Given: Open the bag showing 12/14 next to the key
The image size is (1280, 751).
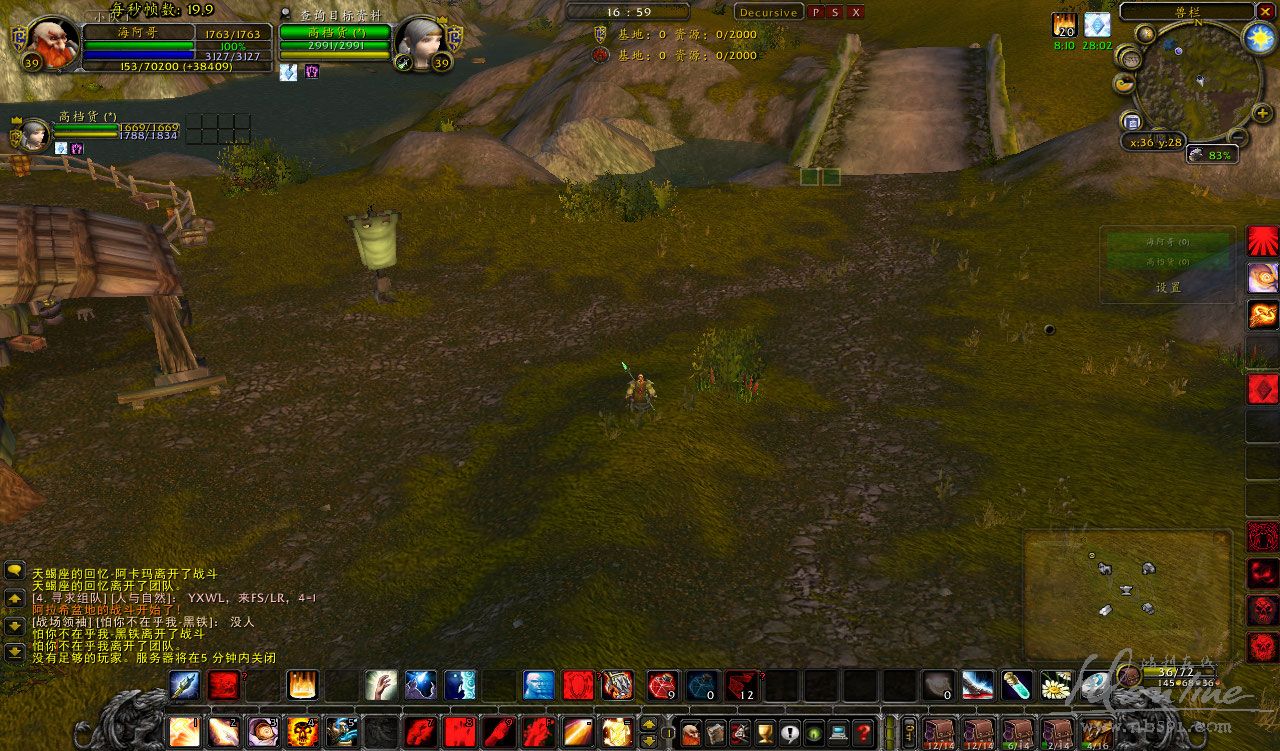Looking at the screenshot, I should [940, 733].
